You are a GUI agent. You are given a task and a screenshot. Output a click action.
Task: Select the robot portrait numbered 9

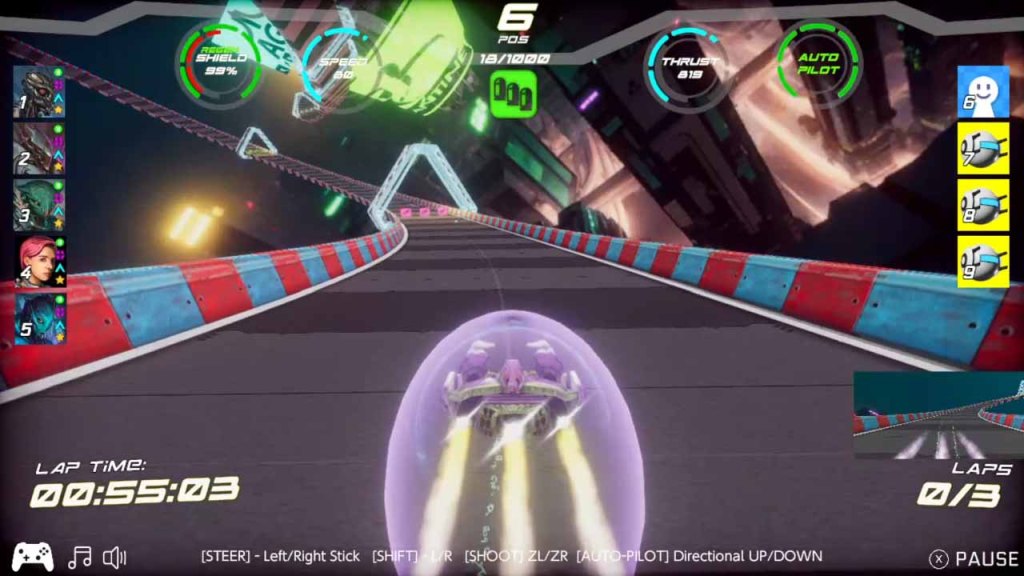point(982,261)
